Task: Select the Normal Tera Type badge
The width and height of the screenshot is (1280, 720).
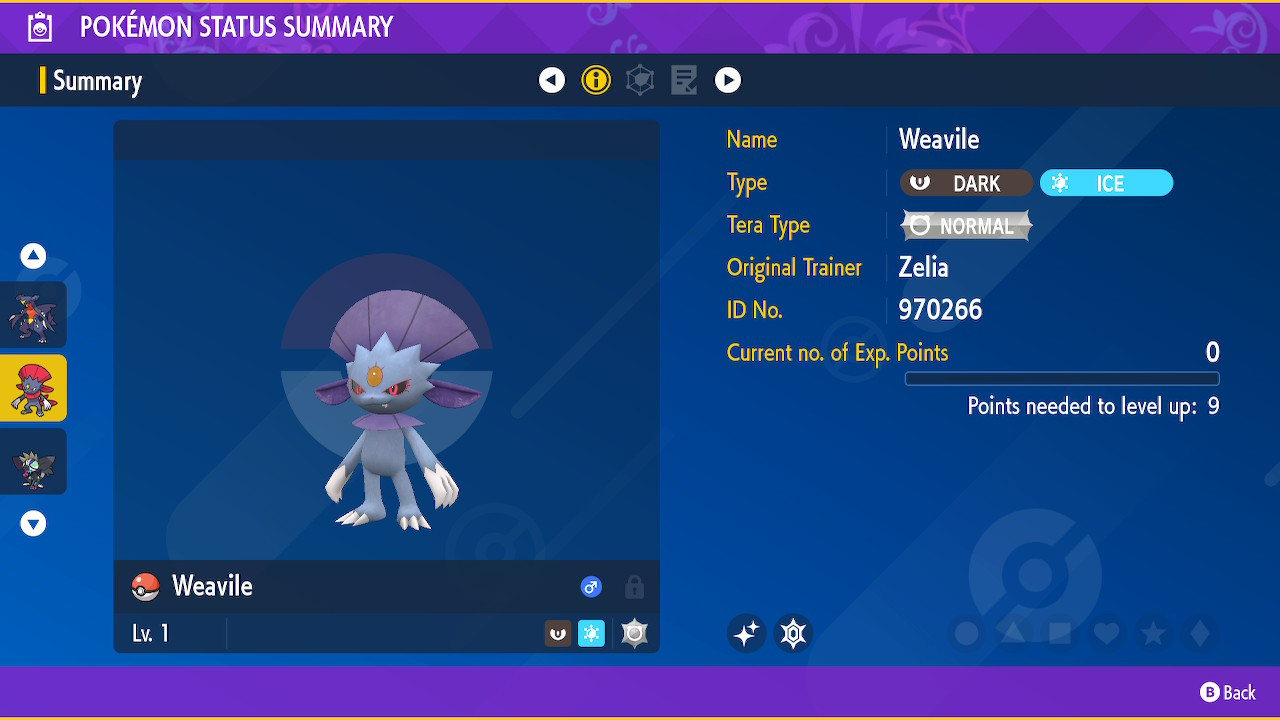Action: point(965,225)
